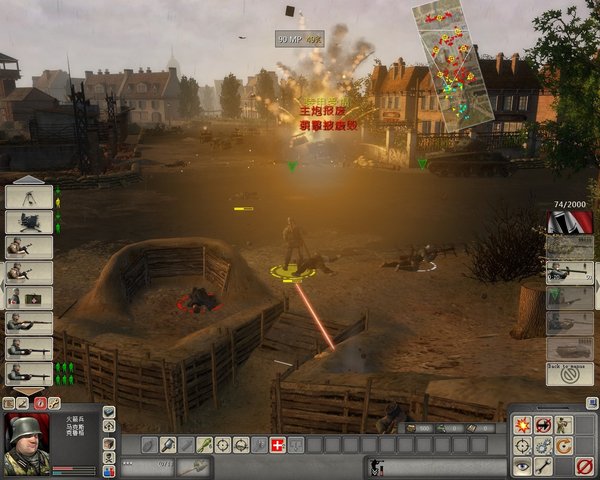
Task: Open the tactical minimap
Action: click(x=455, y=65)
